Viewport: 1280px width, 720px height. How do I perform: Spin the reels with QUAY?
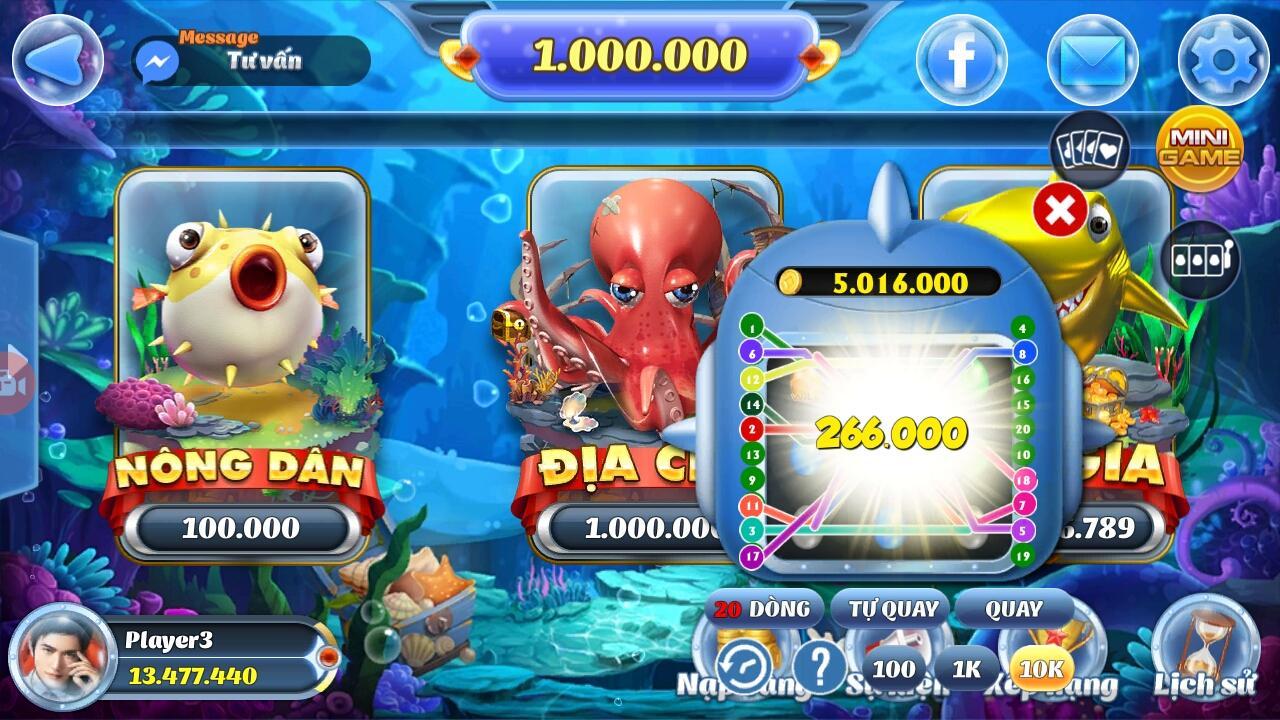point(1013,608)
